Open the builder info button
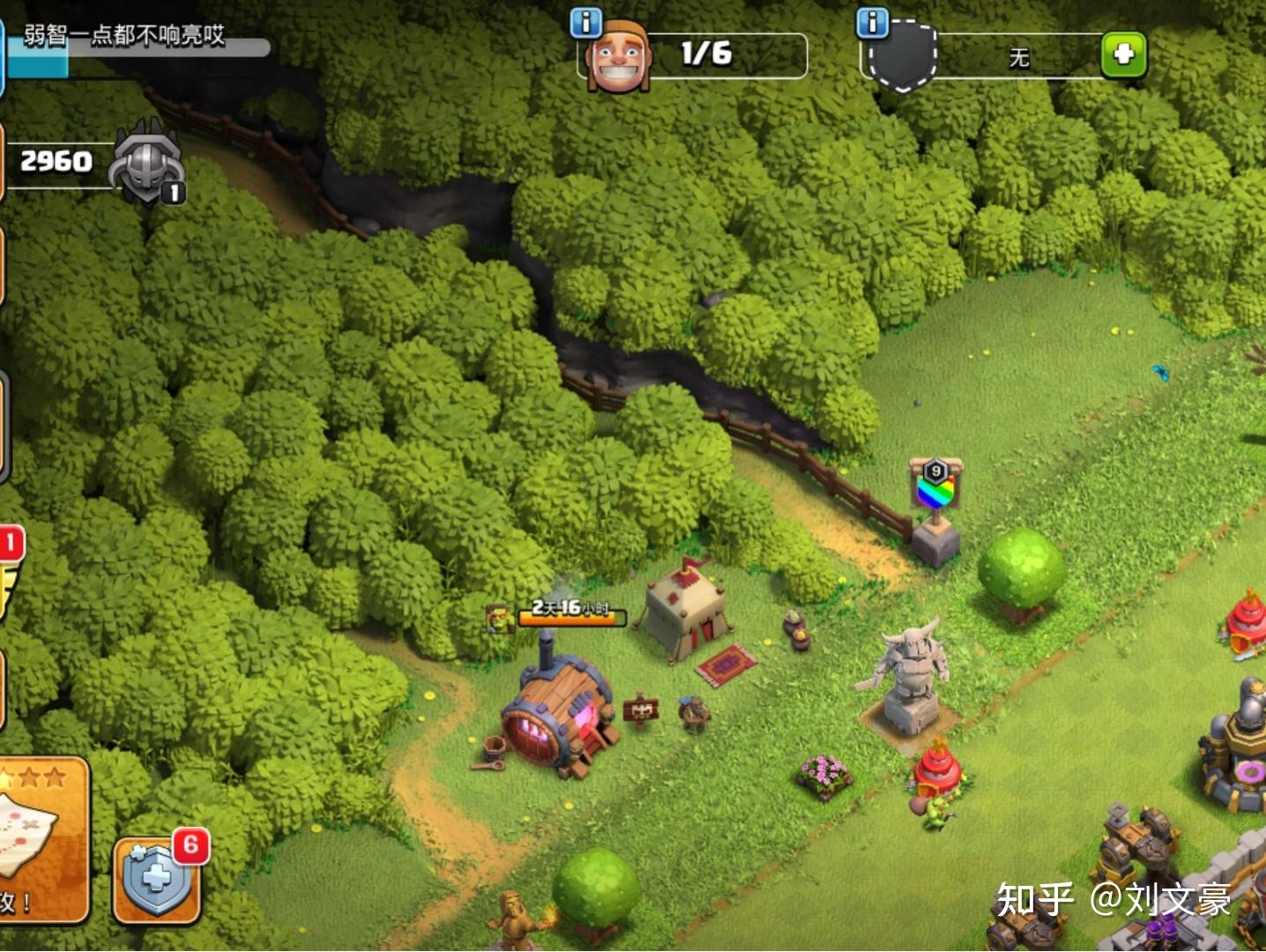The image size is (1266, 952). click(586, 22)
